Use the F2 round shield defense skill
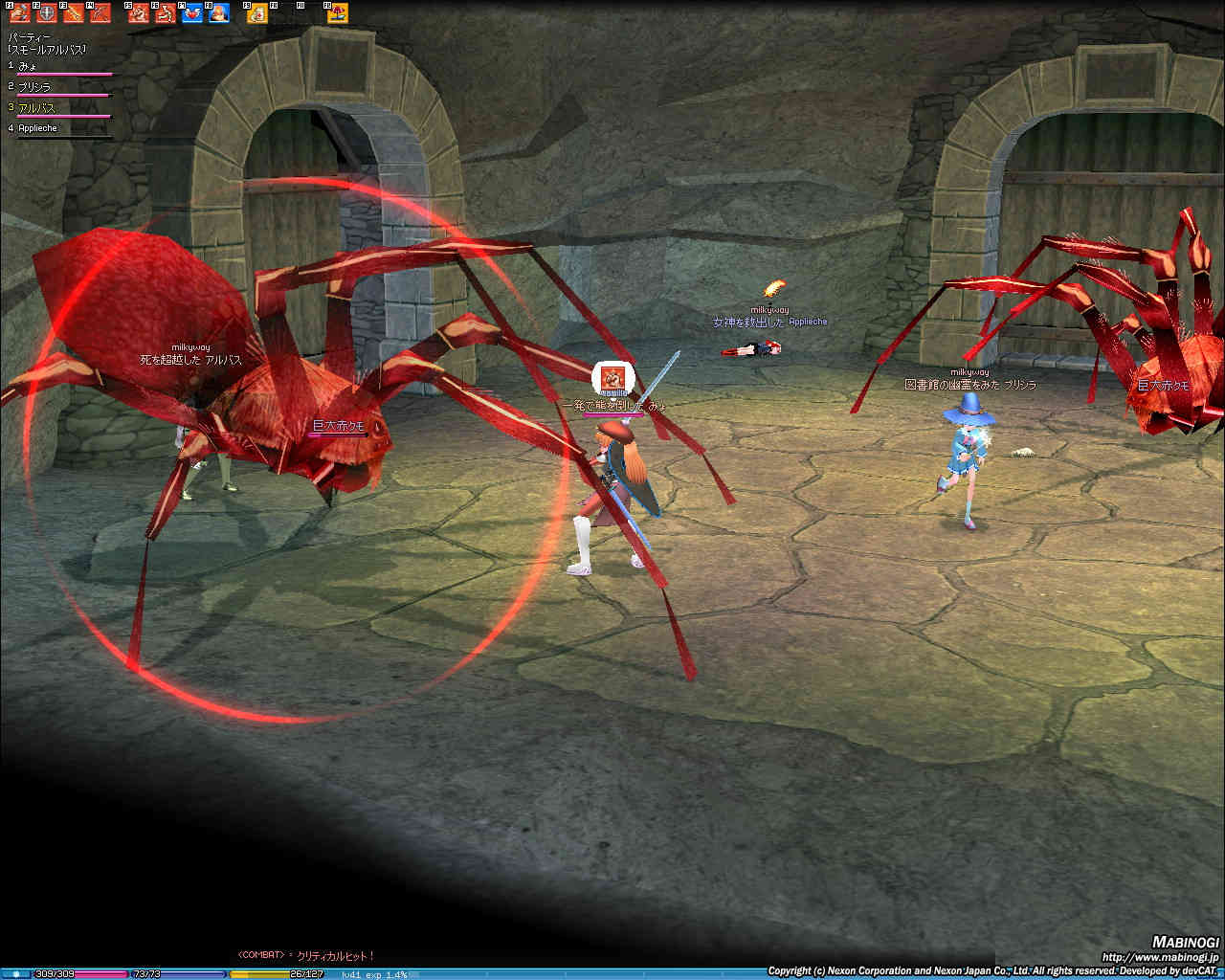 (47, 13)
